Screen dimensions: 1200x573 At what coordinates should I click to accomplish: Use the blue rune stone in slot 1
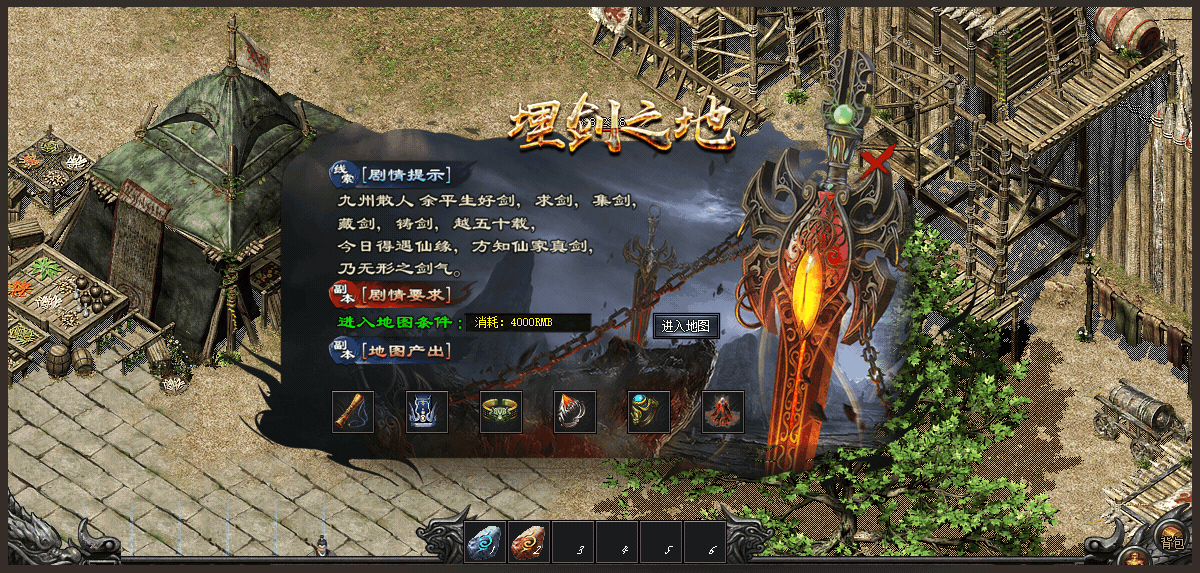coord(485,543)
